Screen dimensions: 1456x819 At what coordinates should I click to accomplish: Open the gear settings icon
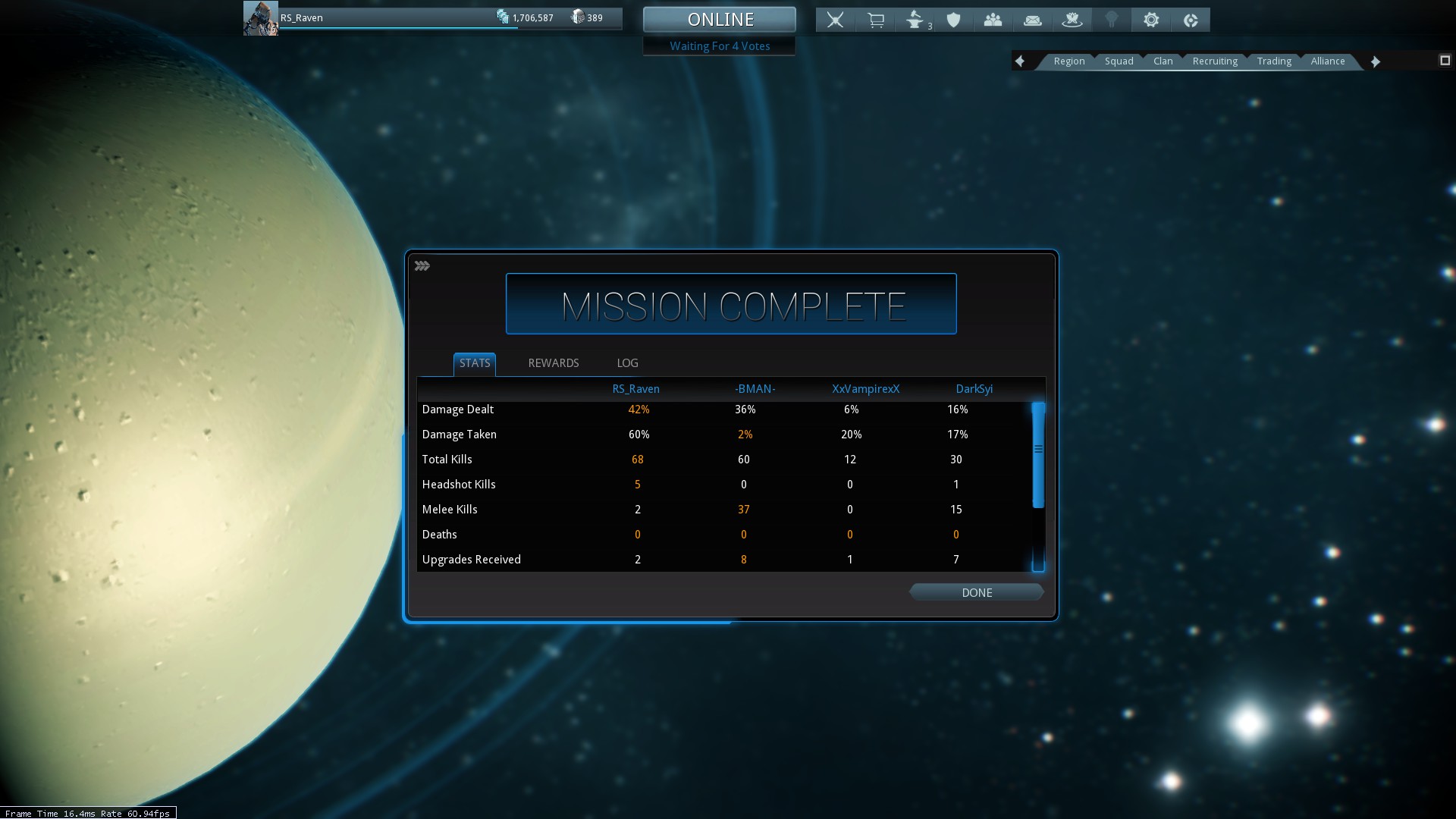coord(1151,20)
